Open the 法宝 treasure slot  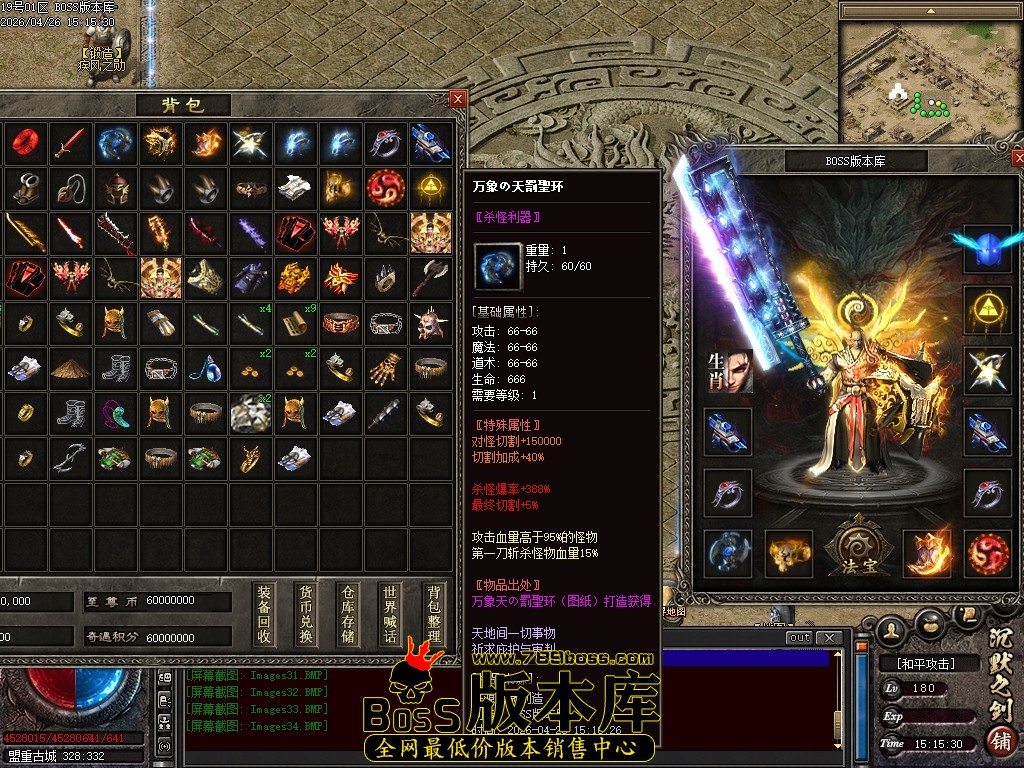[x=853, y=550]
